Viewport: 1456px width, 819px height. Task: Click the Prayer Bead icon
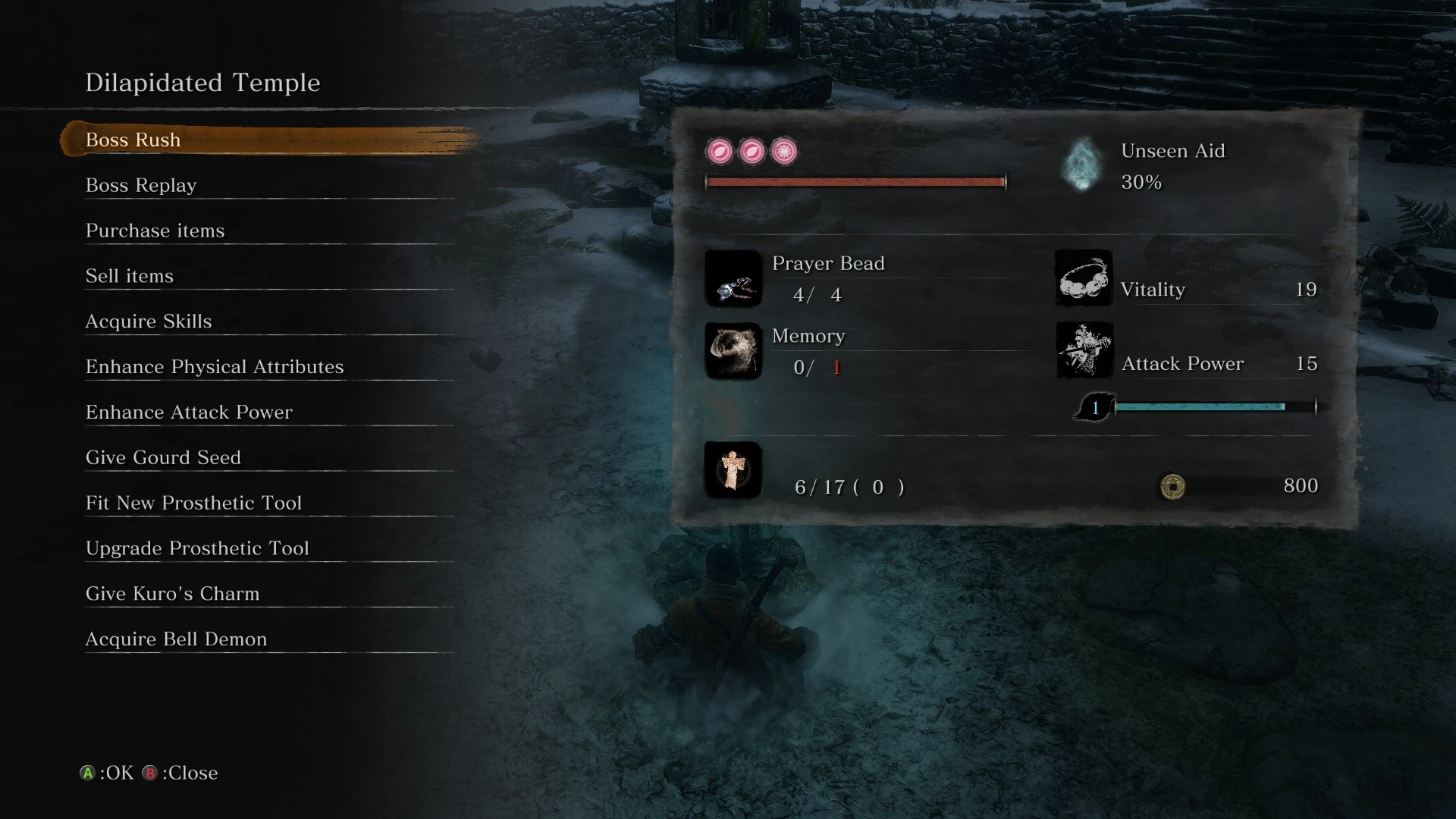[x=733, y=279]
